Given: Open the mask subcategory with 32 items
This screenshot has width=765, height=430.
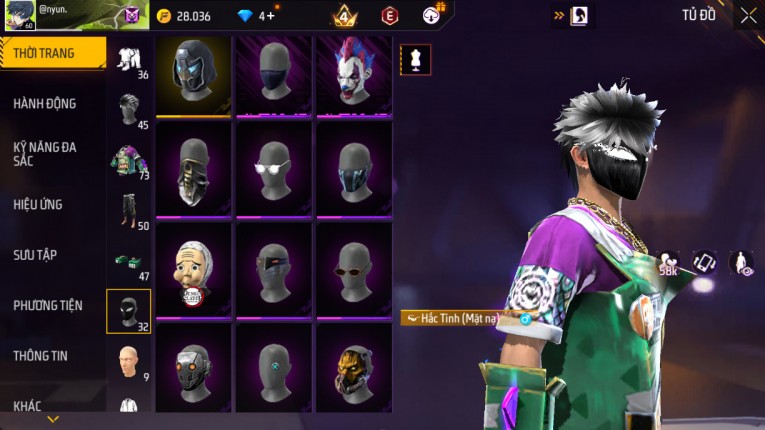Looking at the screenshot, I should 128,311.
